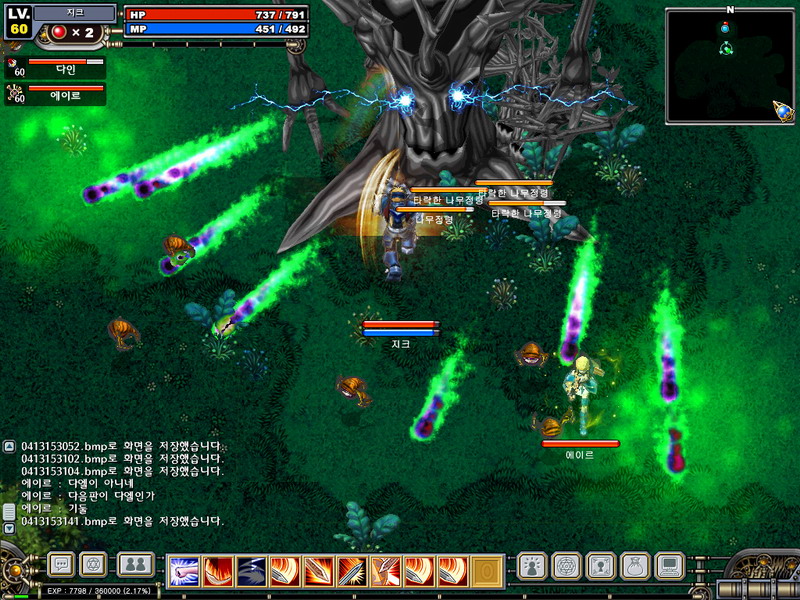
Task: Open the character status lightbulb button
Action: [532, 566]
